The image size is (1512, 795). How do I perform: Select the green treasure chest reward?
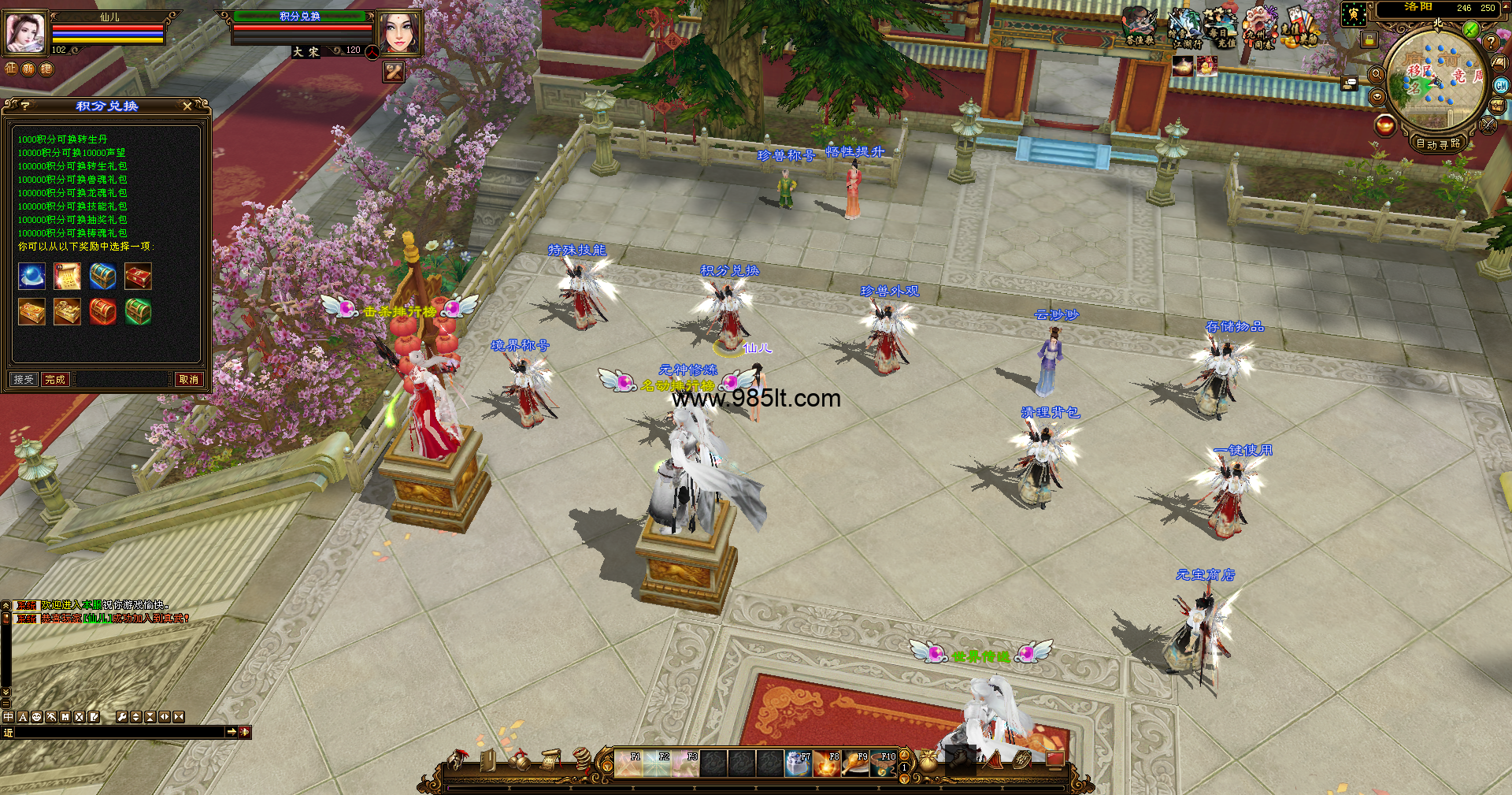coord(138,312)
